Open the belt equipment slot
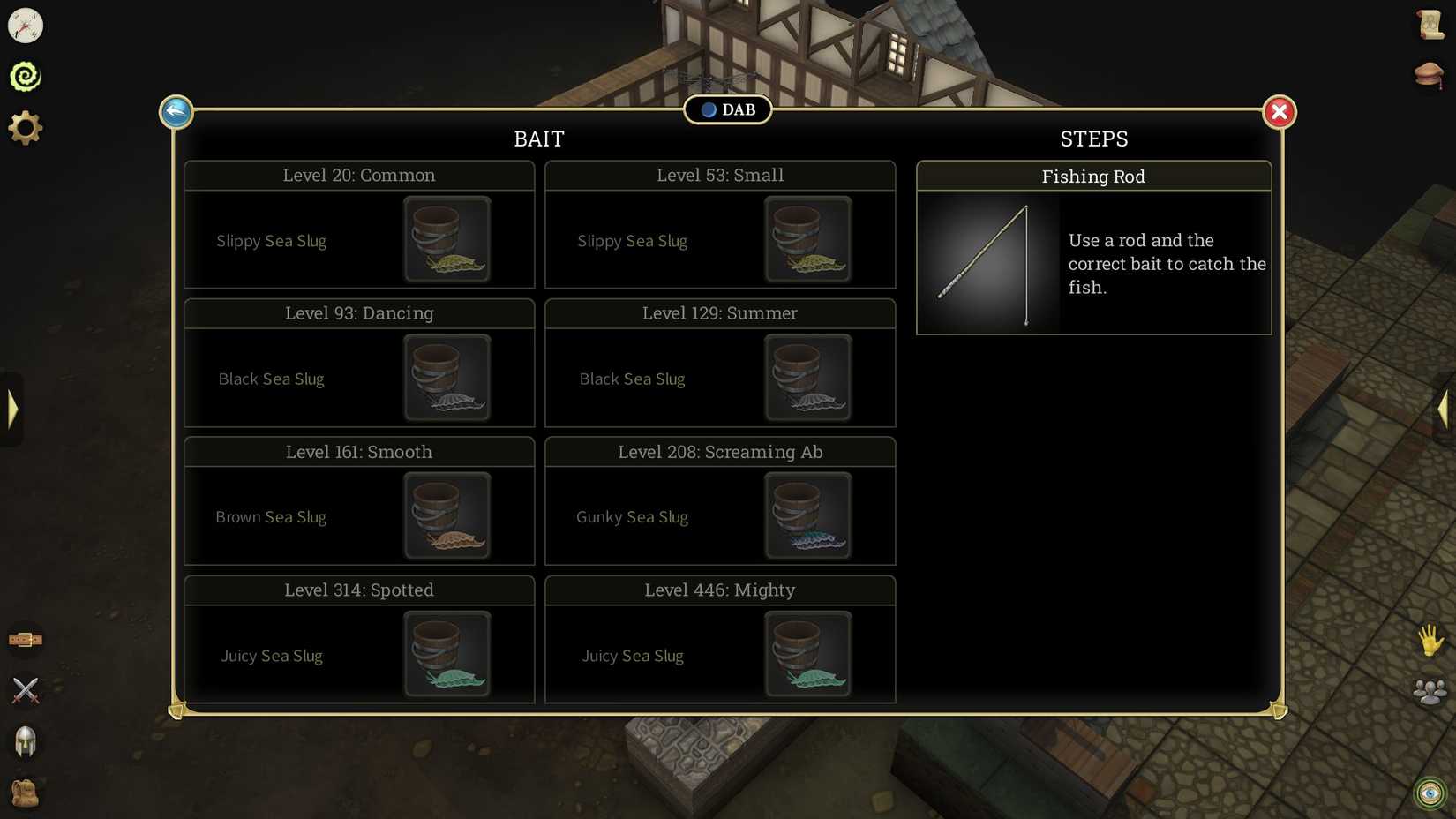Image resolution: width=1456 pixels, height=819 pixels. pyautogui.click(x=26, y=639)
